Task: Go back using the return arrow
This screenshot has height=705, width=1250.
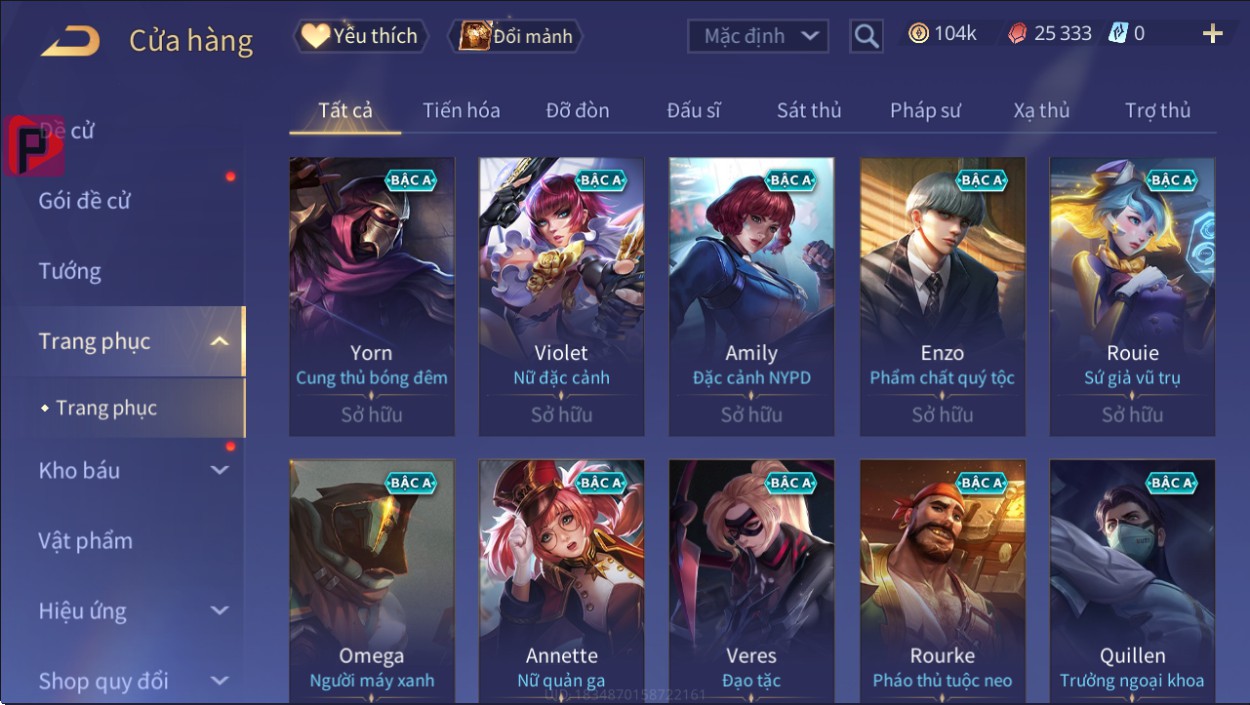Action: point(70,40)
